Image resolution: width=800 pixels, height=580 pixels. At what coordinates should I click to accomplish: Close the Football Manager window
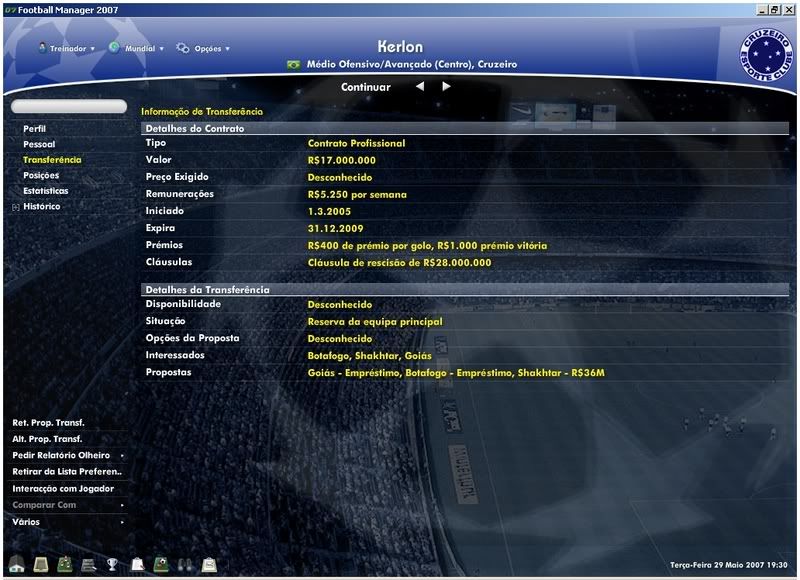click(789, 8)
